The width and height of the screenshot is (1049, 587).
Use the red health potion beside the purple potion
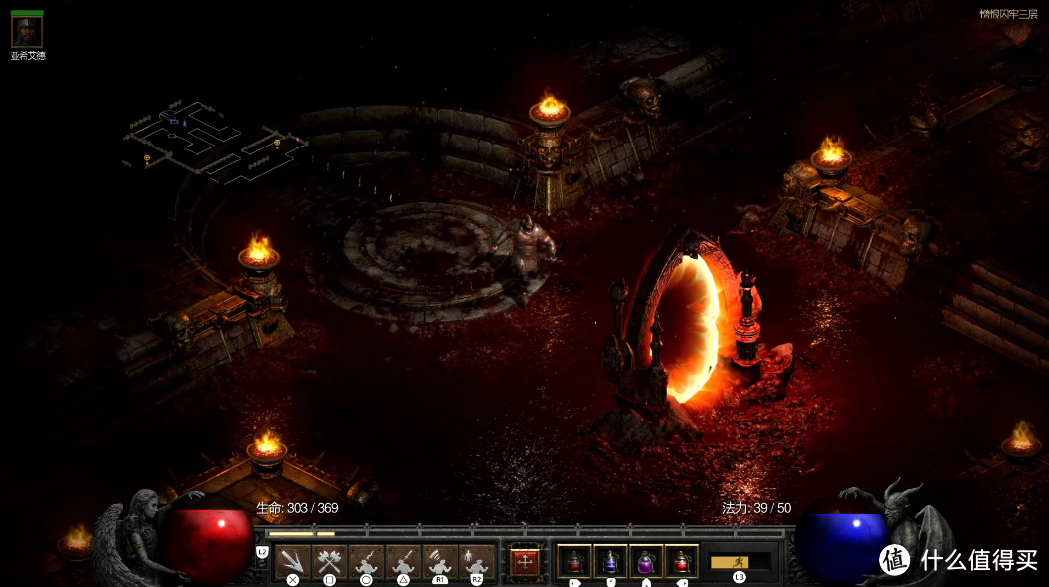pos(682,561)
